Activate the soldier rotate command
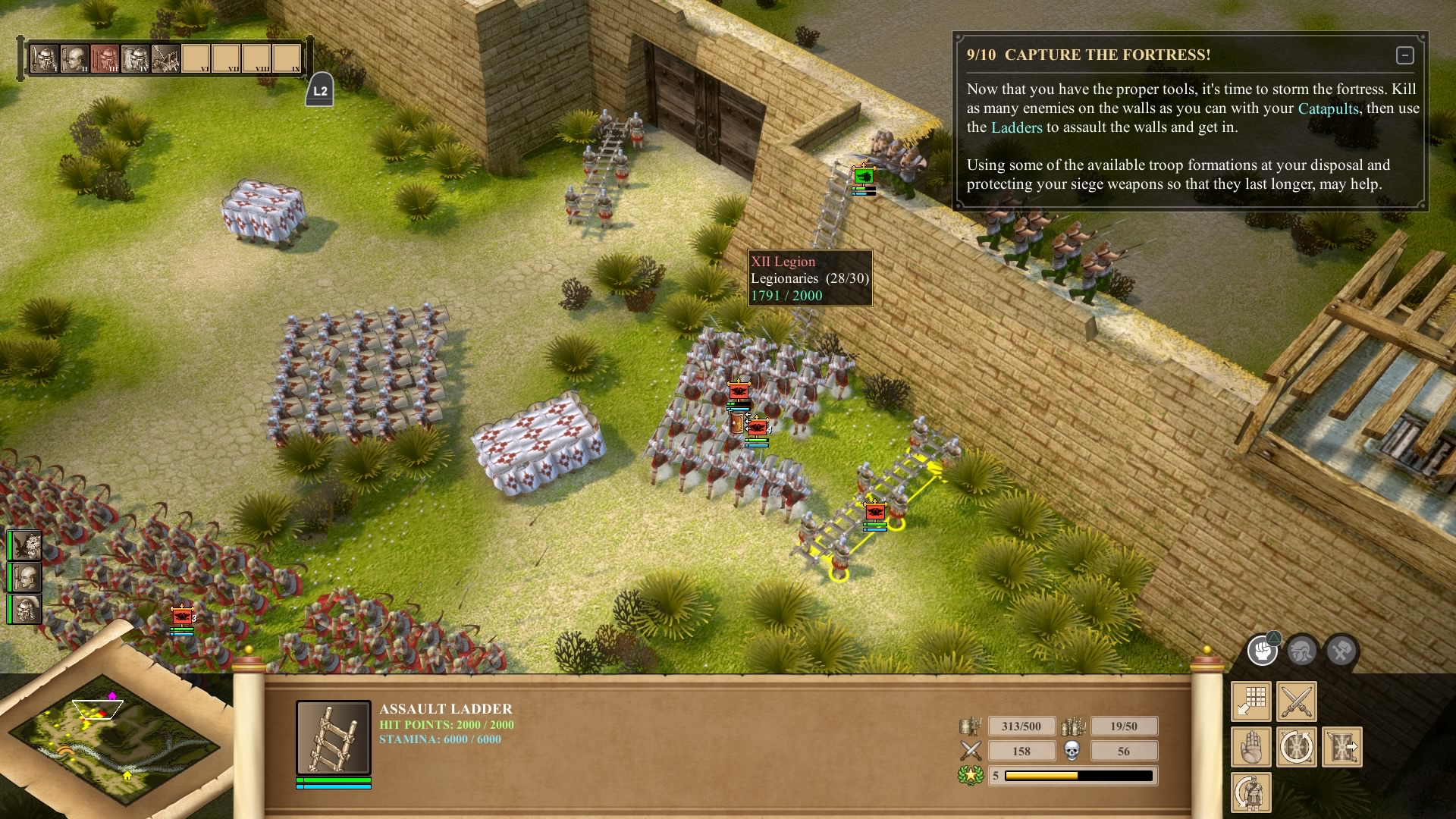The height and width of the screenshot is (819, 1456). [1251, 793]
